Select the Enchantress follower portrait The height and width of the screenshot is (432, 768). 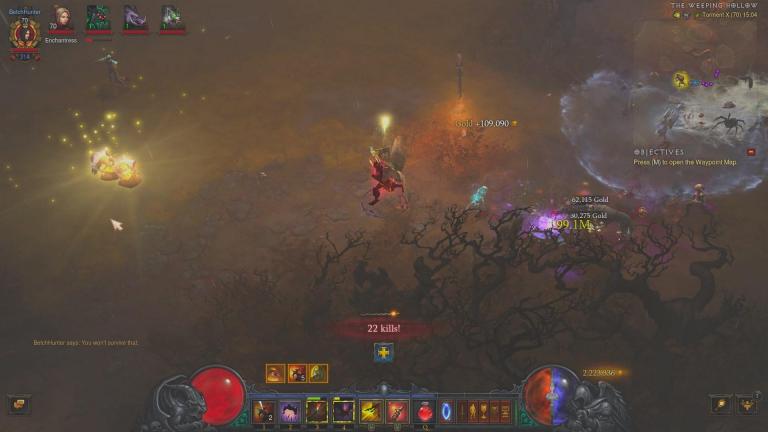[x=61, y=17]
